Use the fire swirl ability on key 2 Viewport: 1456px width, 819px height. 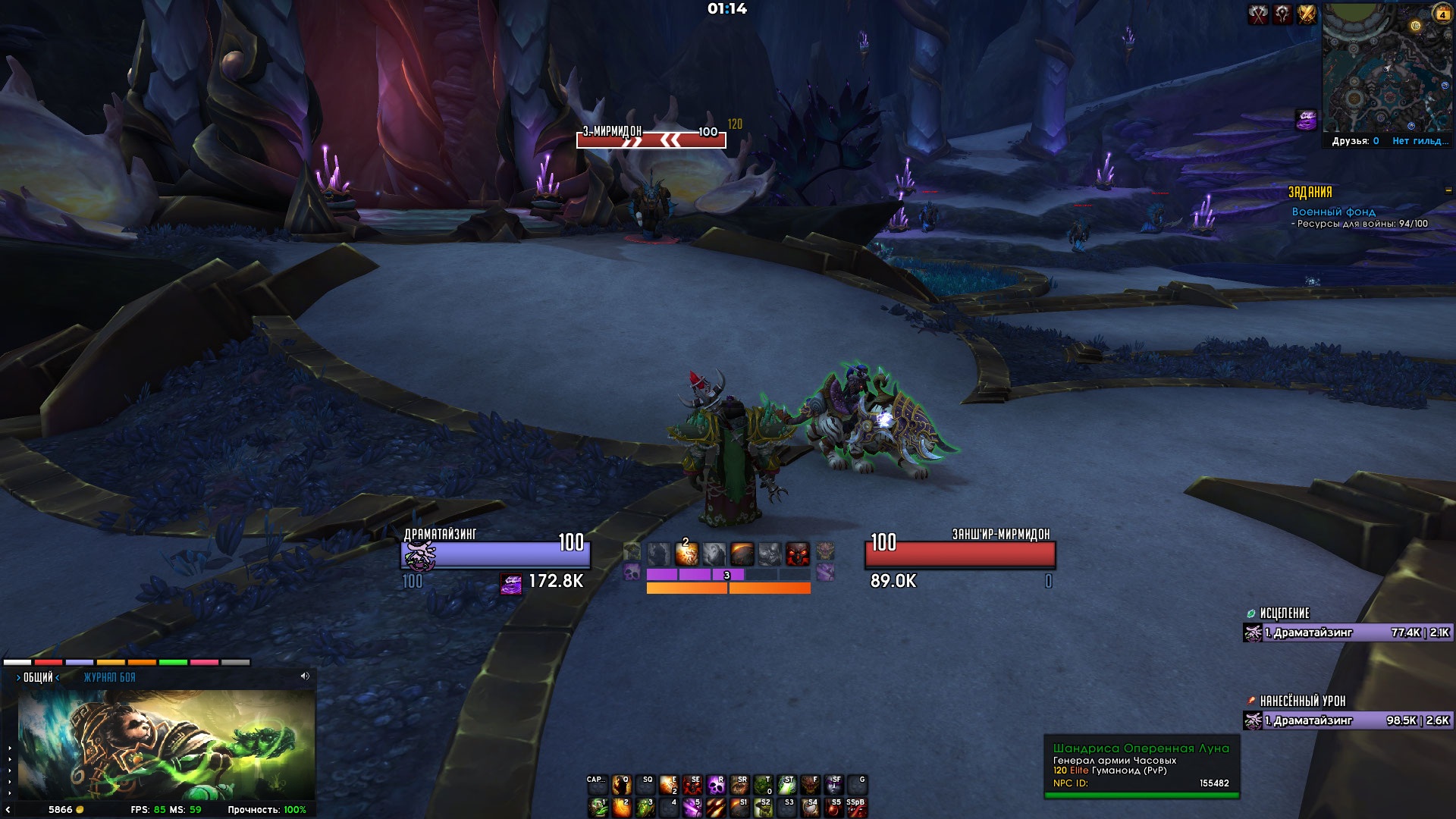click(622, 808)
